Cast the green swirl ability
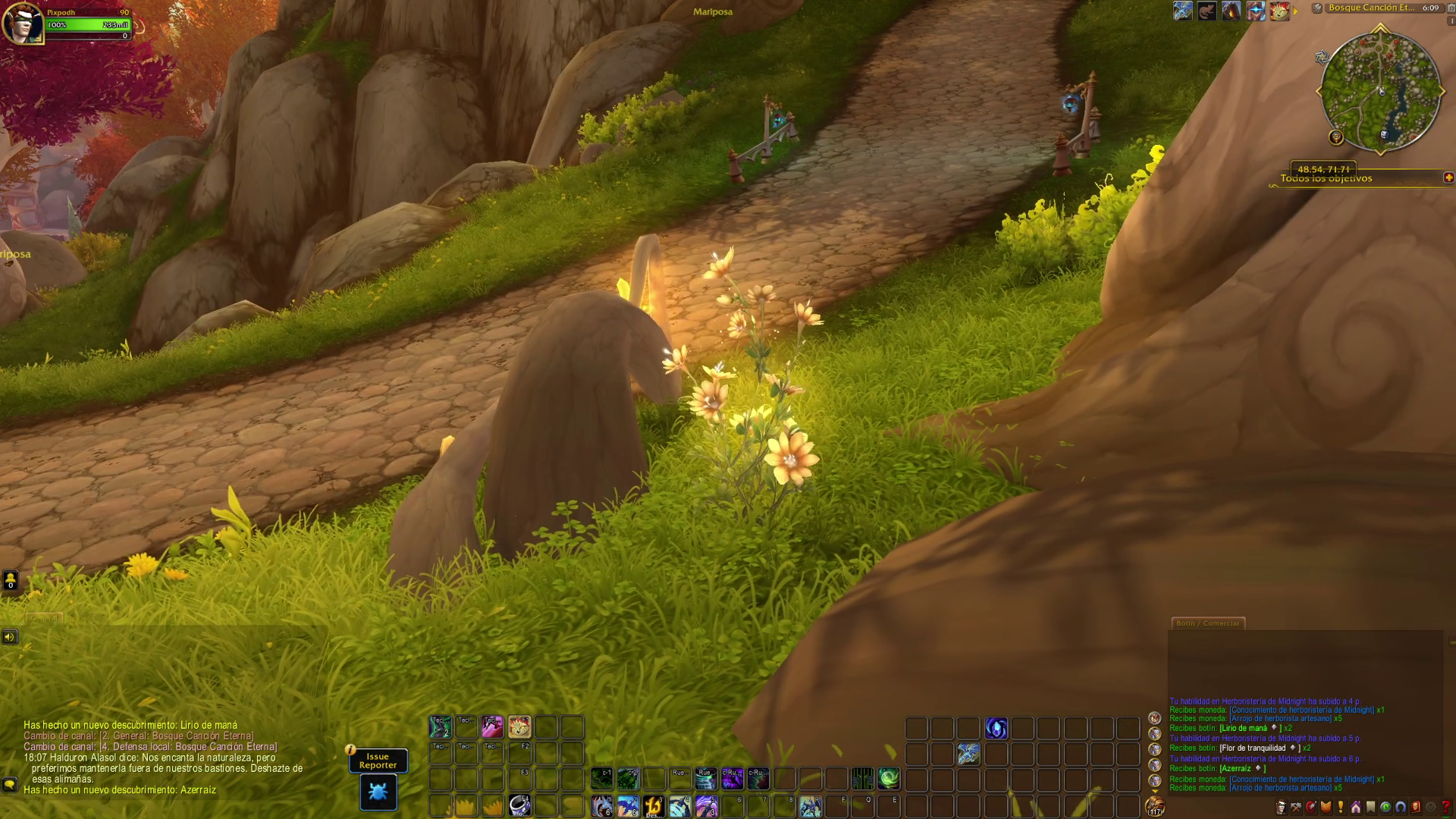 click(889, 778)
